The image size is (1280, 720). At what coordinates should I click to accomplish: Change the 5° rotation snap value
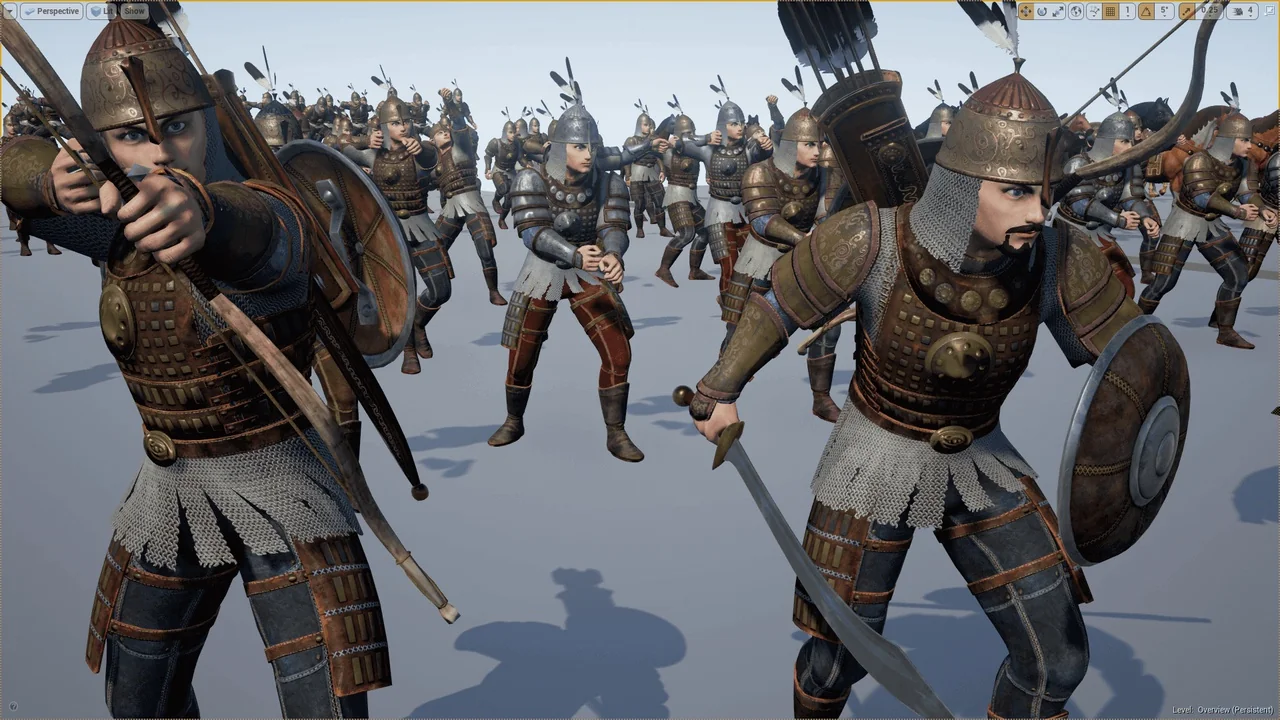(x=1165, y=11)
